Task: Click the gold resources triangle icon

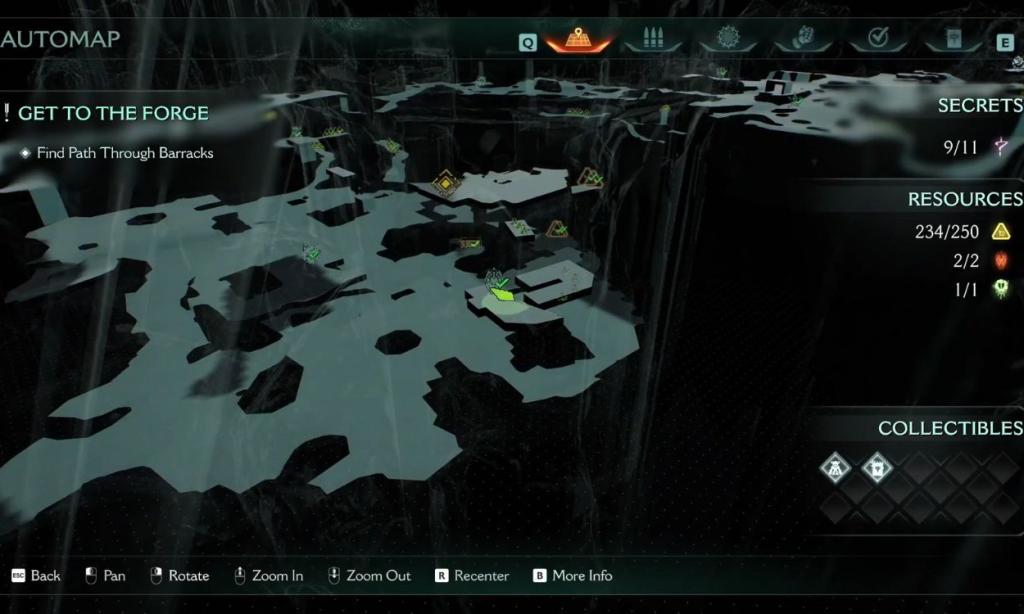Action: point(1000,232)
